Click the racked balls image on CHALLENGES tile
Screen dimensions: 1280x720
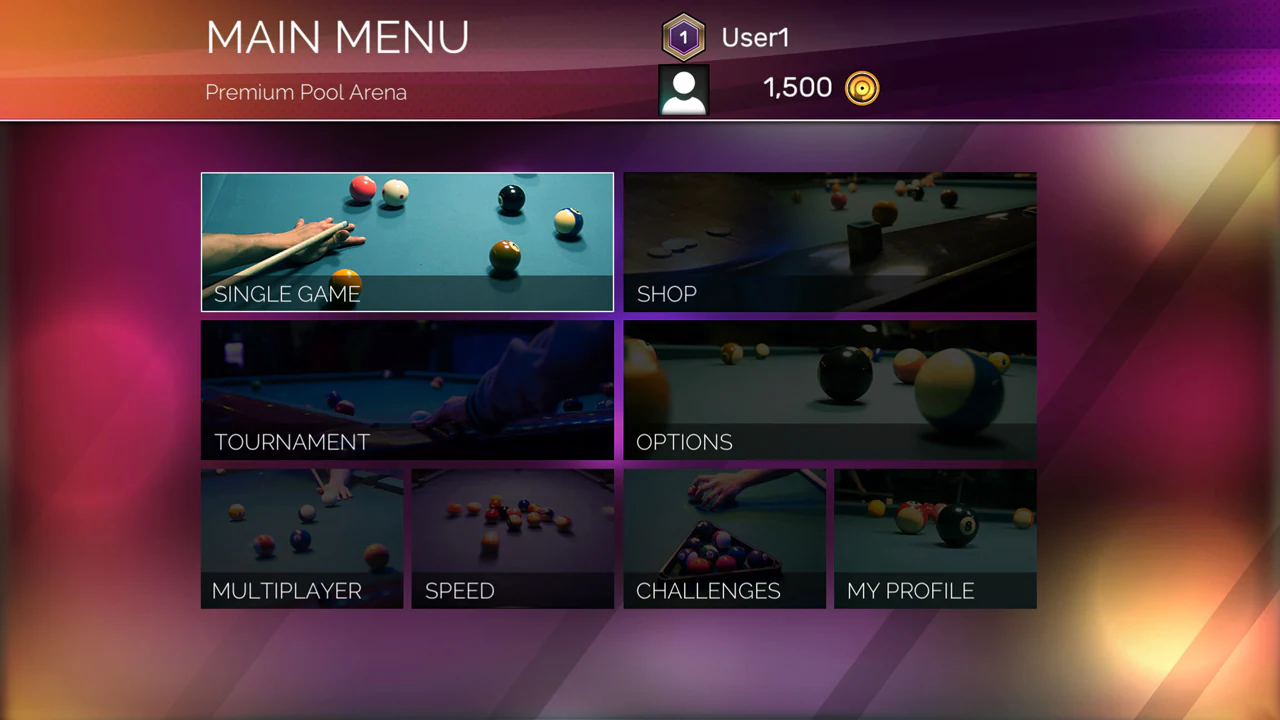coord(724,520)
